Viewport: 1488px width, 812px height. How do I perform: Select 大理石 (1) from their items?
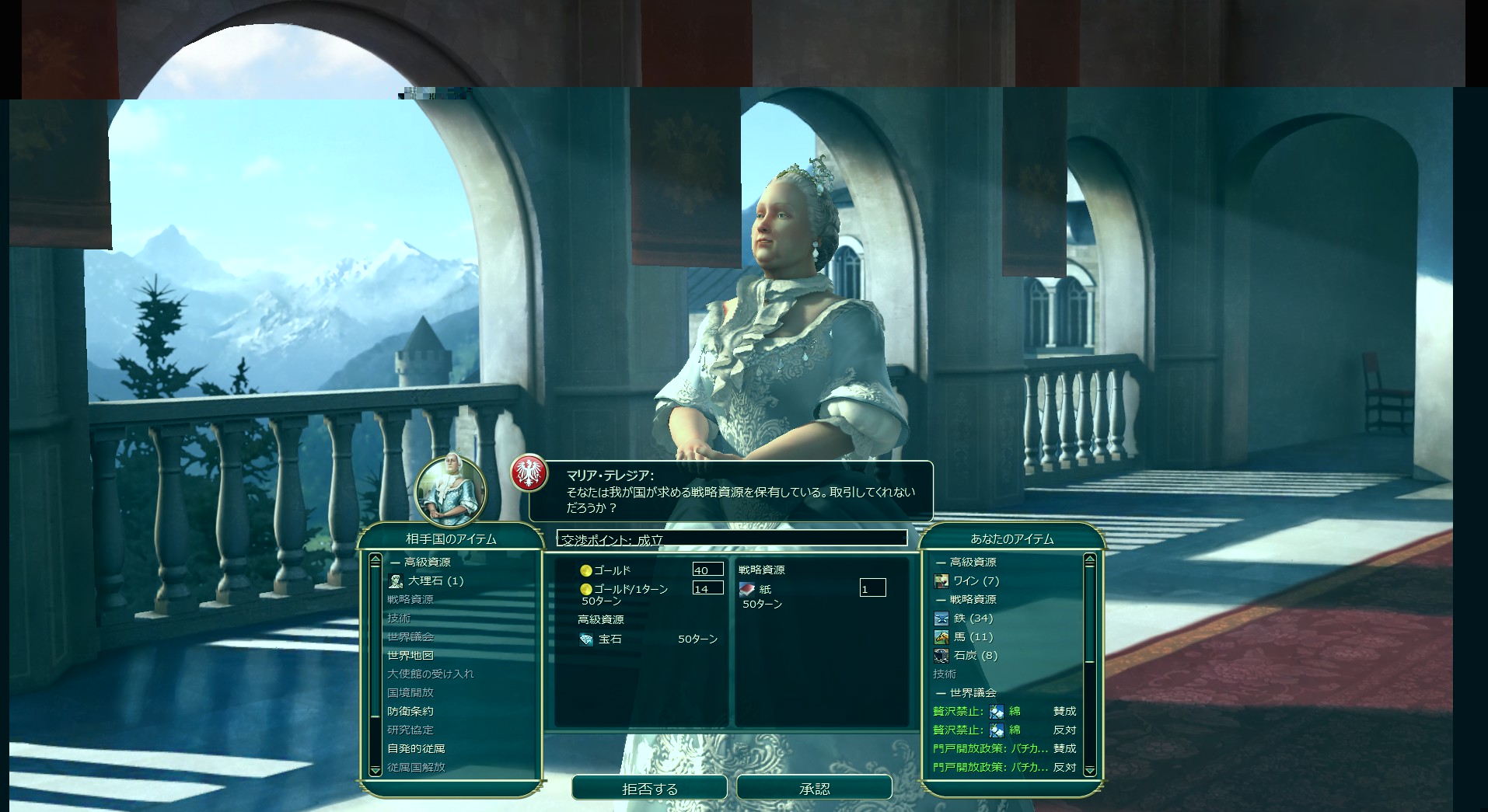[435, 580]
